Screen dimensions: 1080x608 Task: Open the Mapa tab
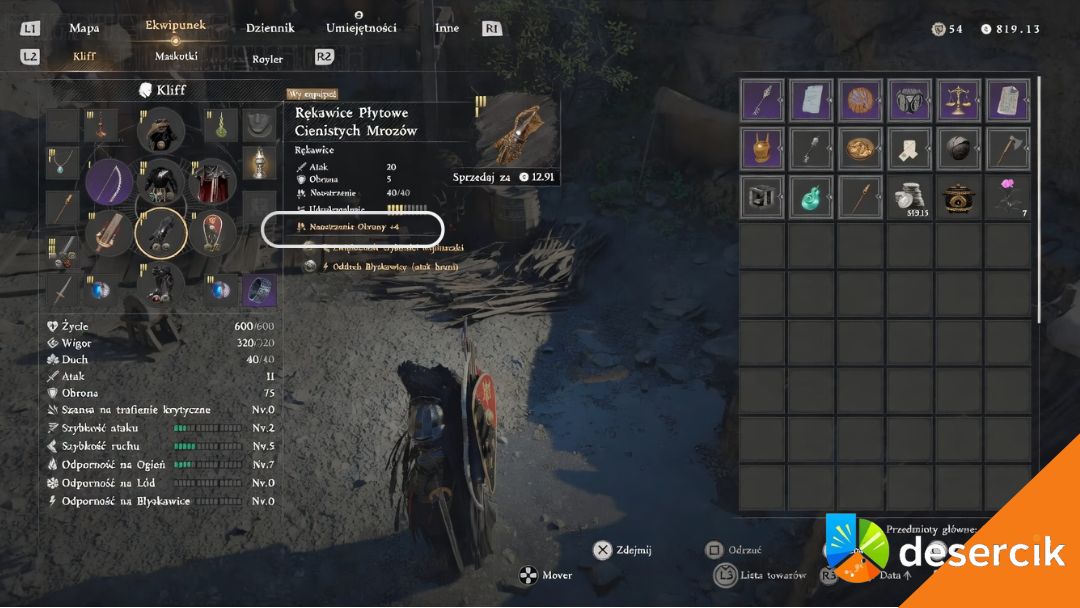point(84,28)
